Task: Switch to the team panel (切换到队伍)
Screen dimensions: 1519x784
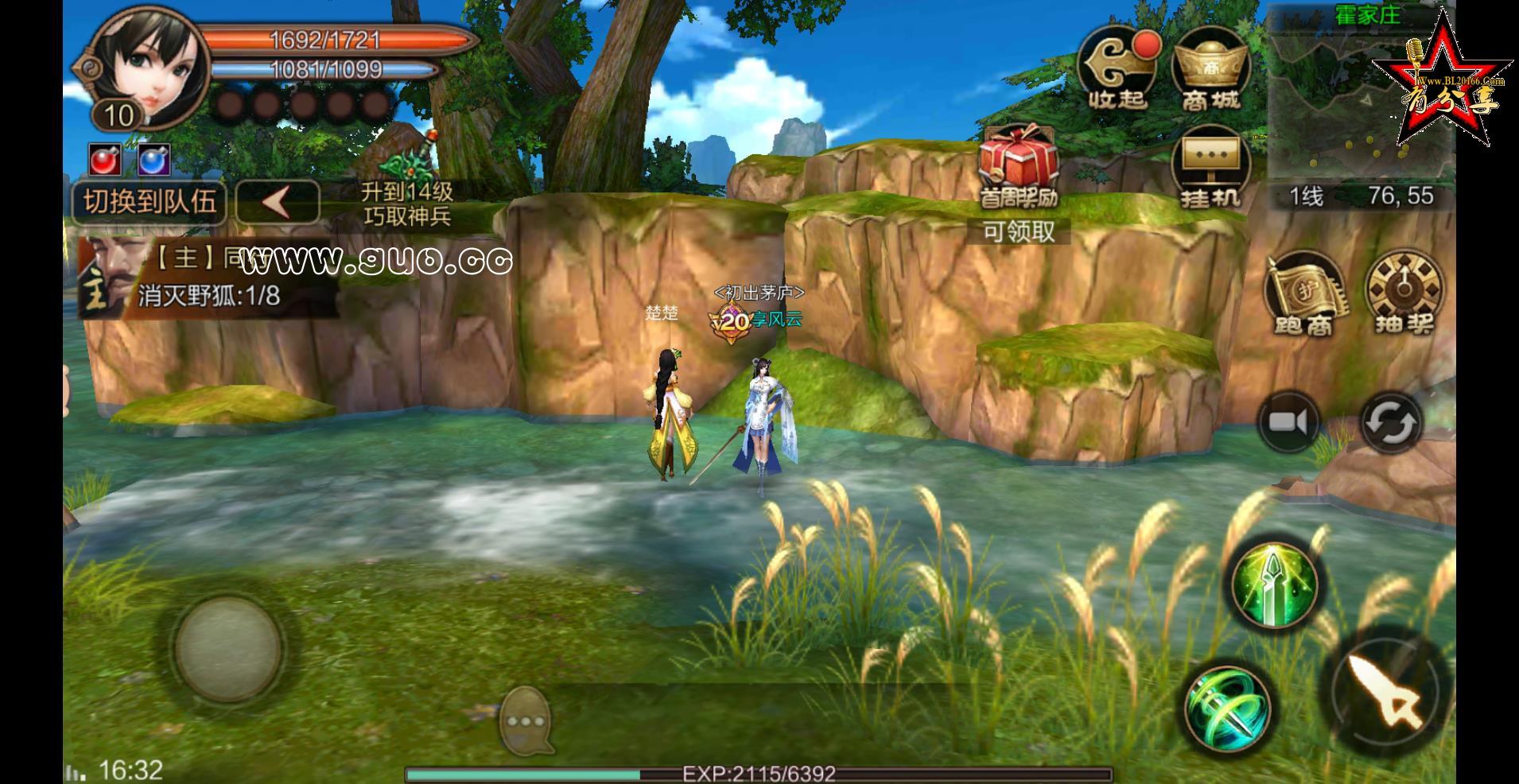Action: [x=150, y=202]
